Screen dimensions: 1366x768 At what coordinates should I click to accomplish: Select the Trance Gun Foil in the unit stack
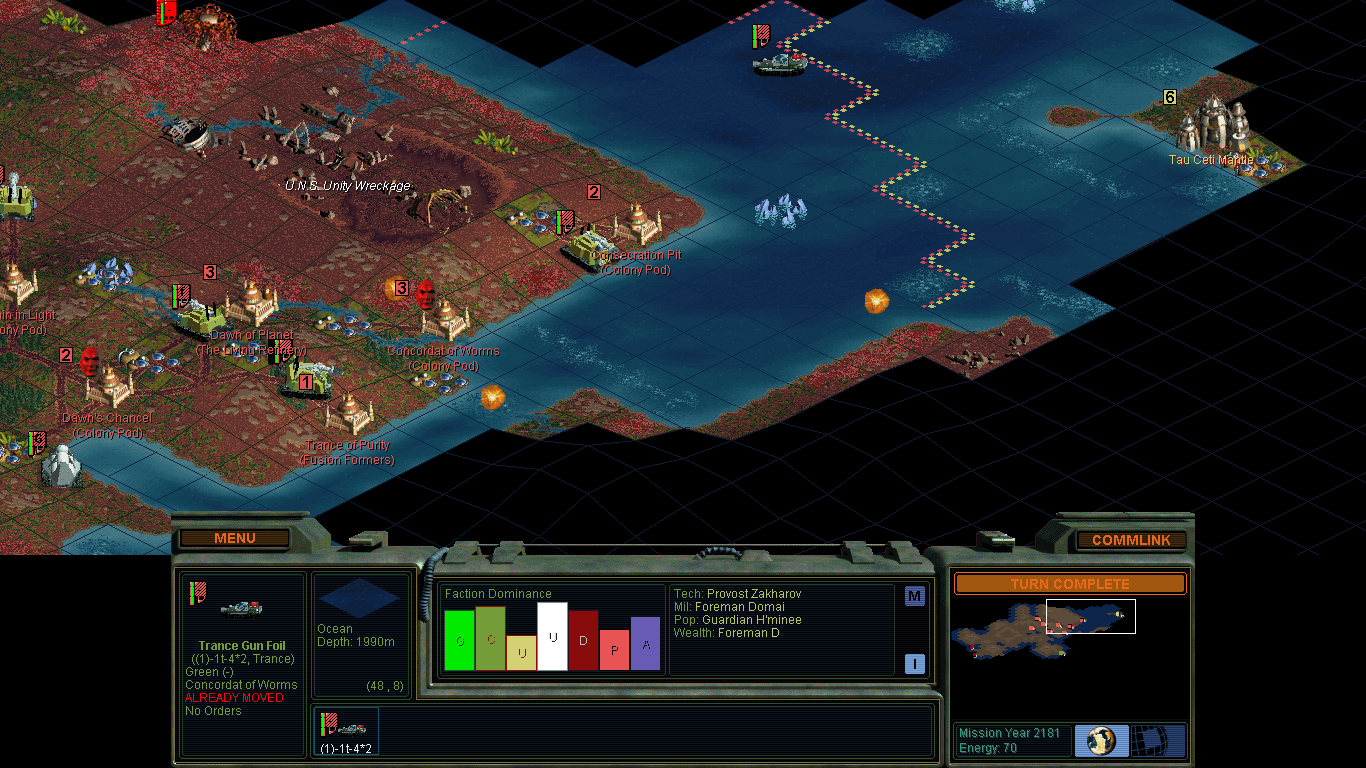[x=345, y=730]
